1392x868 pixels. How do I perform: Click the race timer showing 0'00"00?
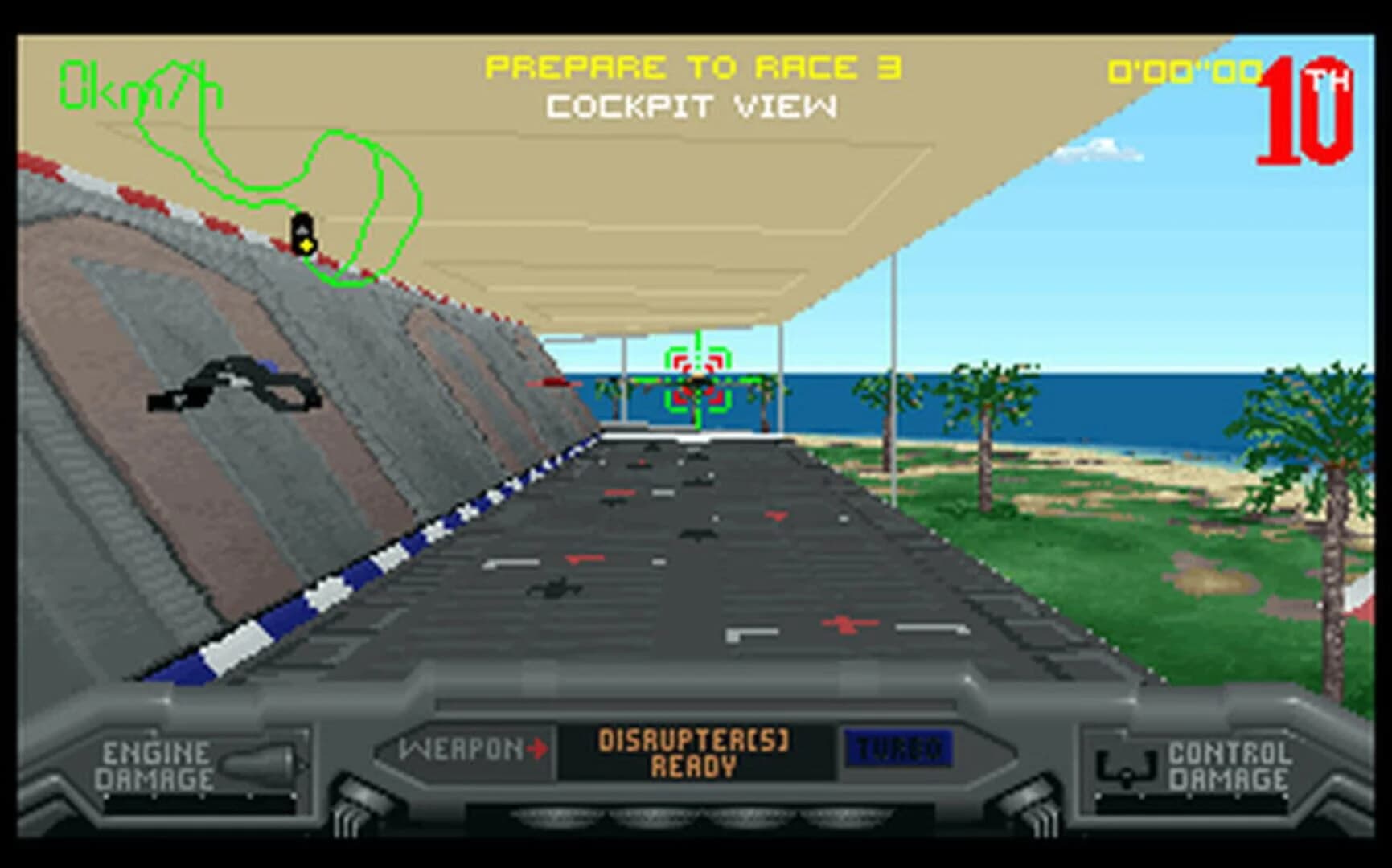(x=1182, y=72)
